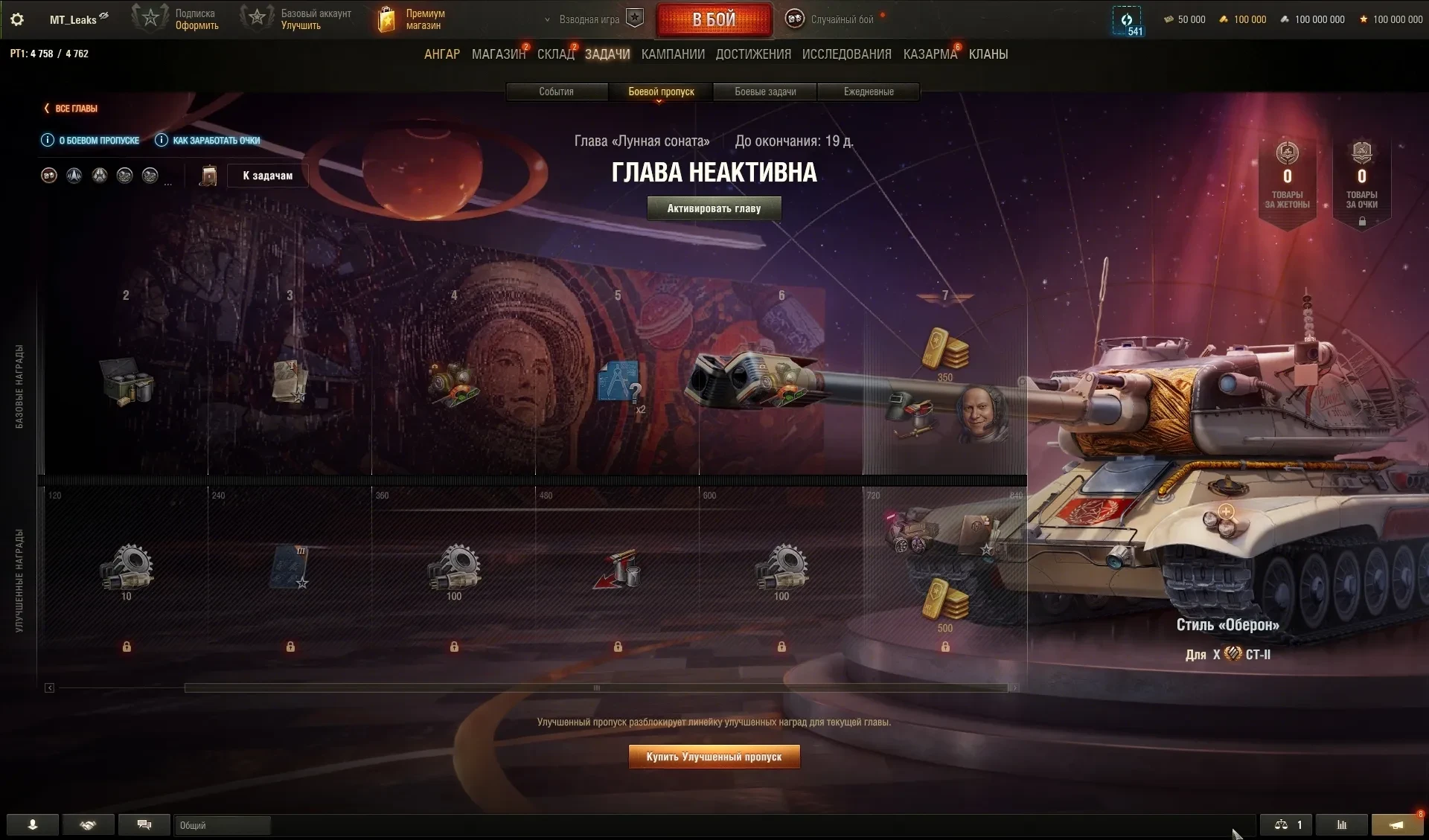1429x840 pixels.
Task: Switch to the События tab
Action: (556, 92)
